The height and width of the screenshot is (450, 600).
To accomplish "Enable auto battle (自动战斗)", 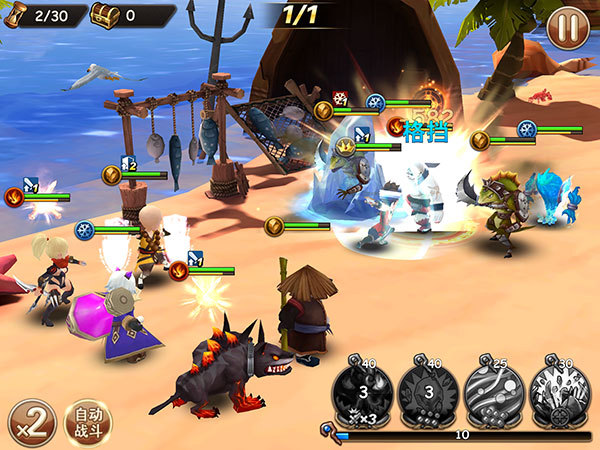I will (x=88, y=422).
